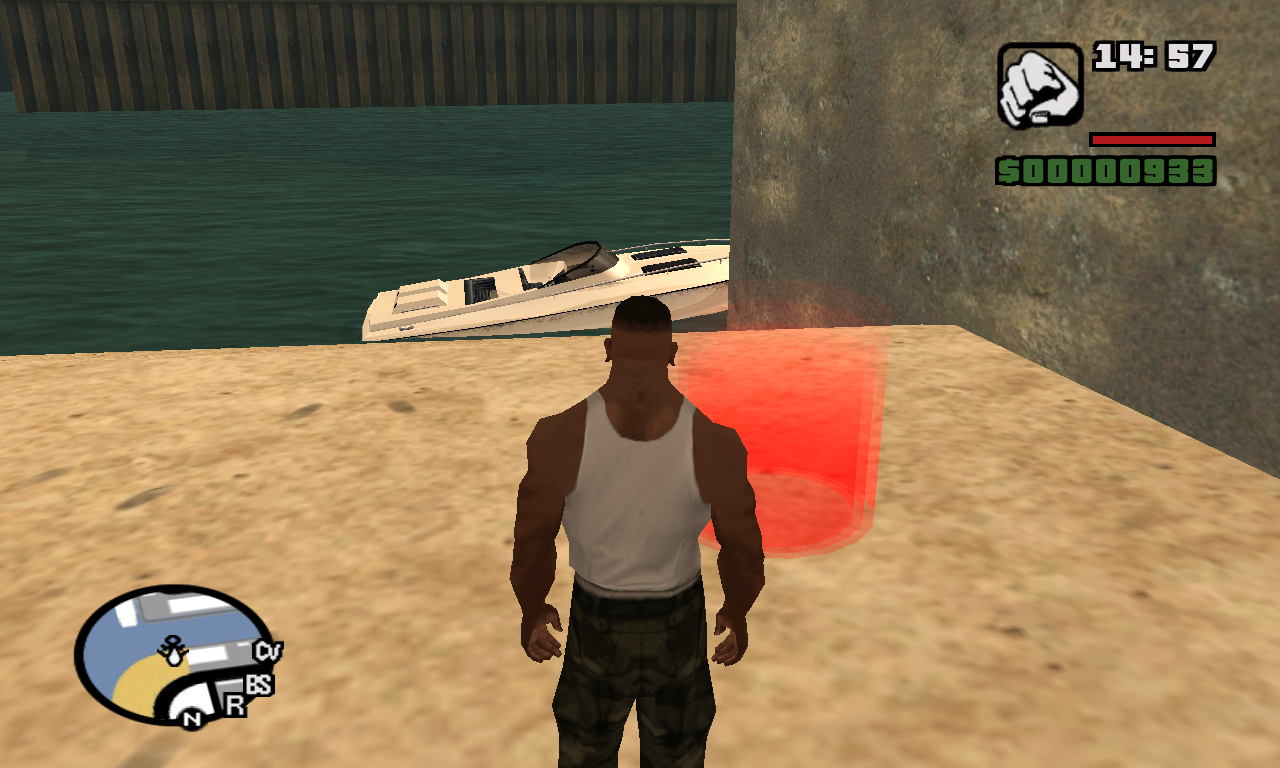Screen dimensions: 1280x768
Task: Click the anchor marker on the radar
Action: click(174, 651)
